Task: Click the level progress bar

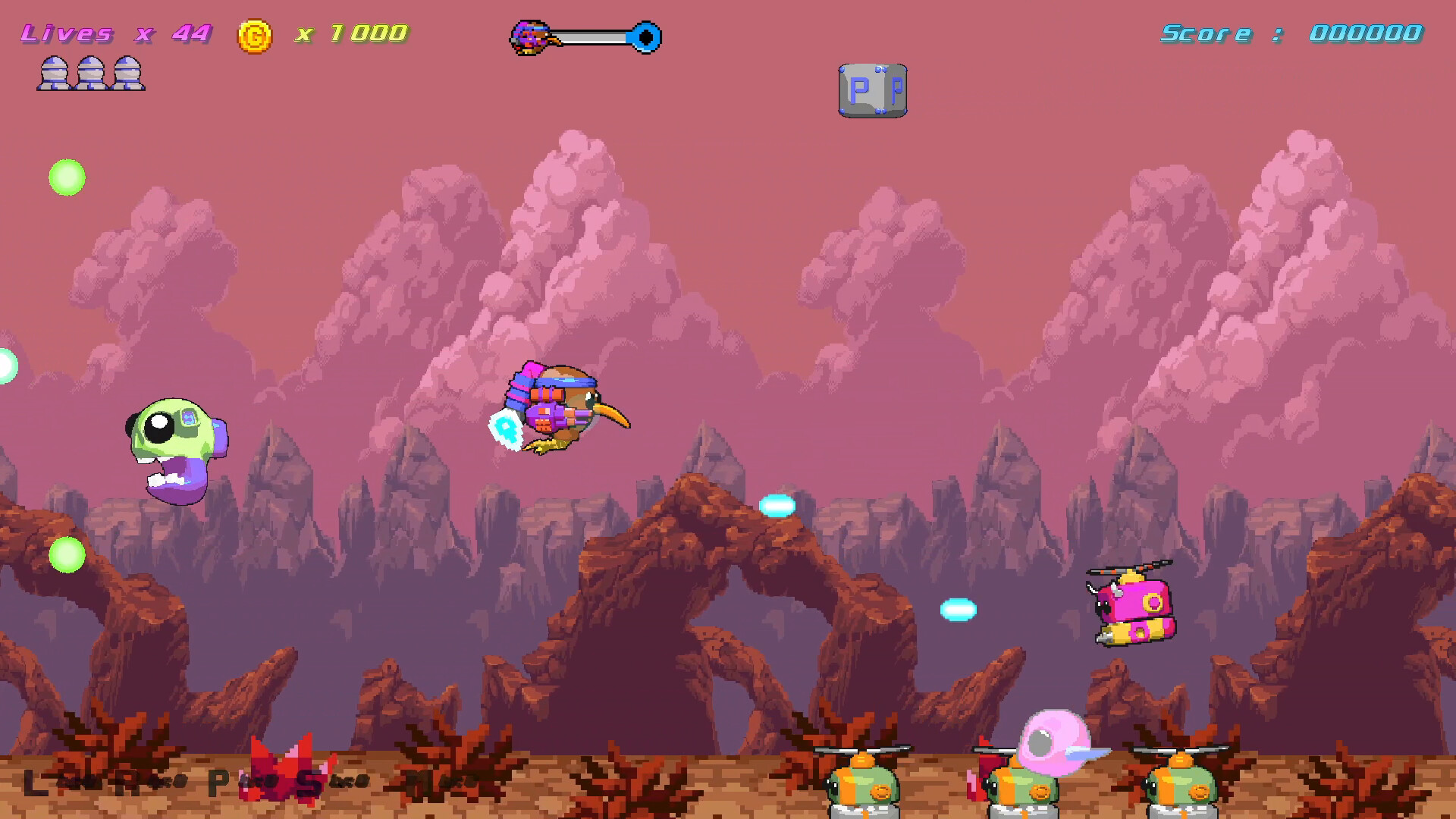Action: (x=591, y=35)
